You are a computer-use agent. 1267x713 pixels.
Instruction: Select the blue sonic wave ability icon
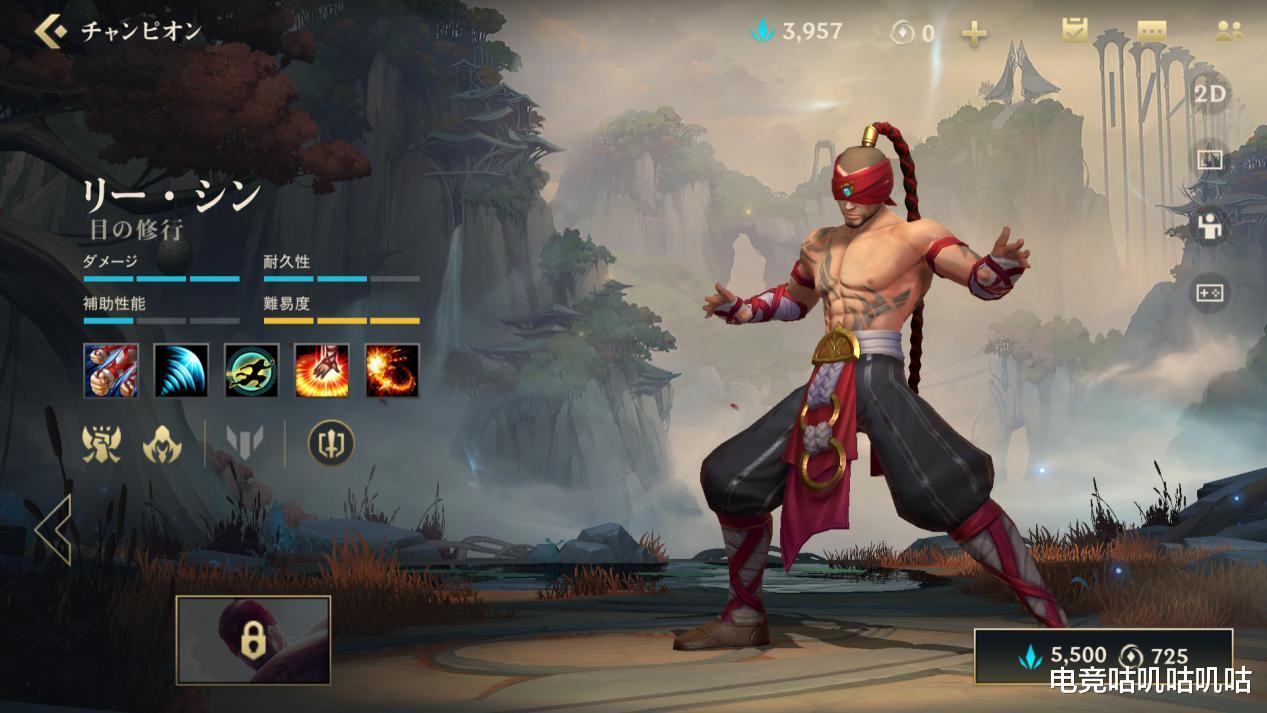point(181,370)
